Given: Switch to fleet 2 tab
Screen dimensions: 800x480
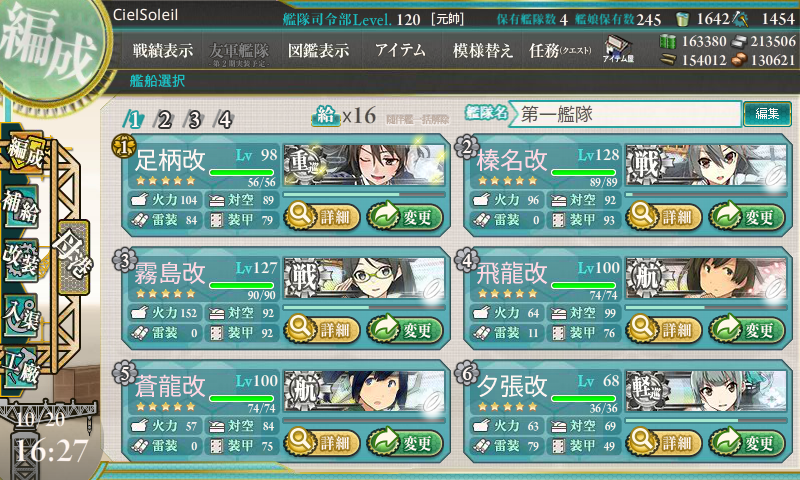Looking at the screenshot, I should pos(164,120).
